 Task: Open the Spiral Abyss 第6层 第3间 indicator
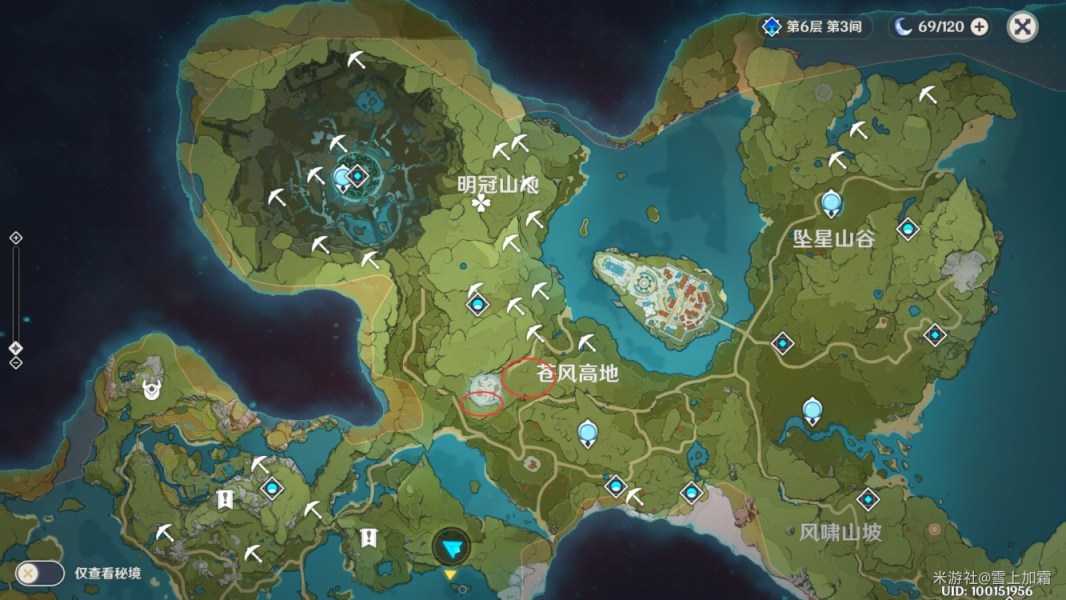810,27
